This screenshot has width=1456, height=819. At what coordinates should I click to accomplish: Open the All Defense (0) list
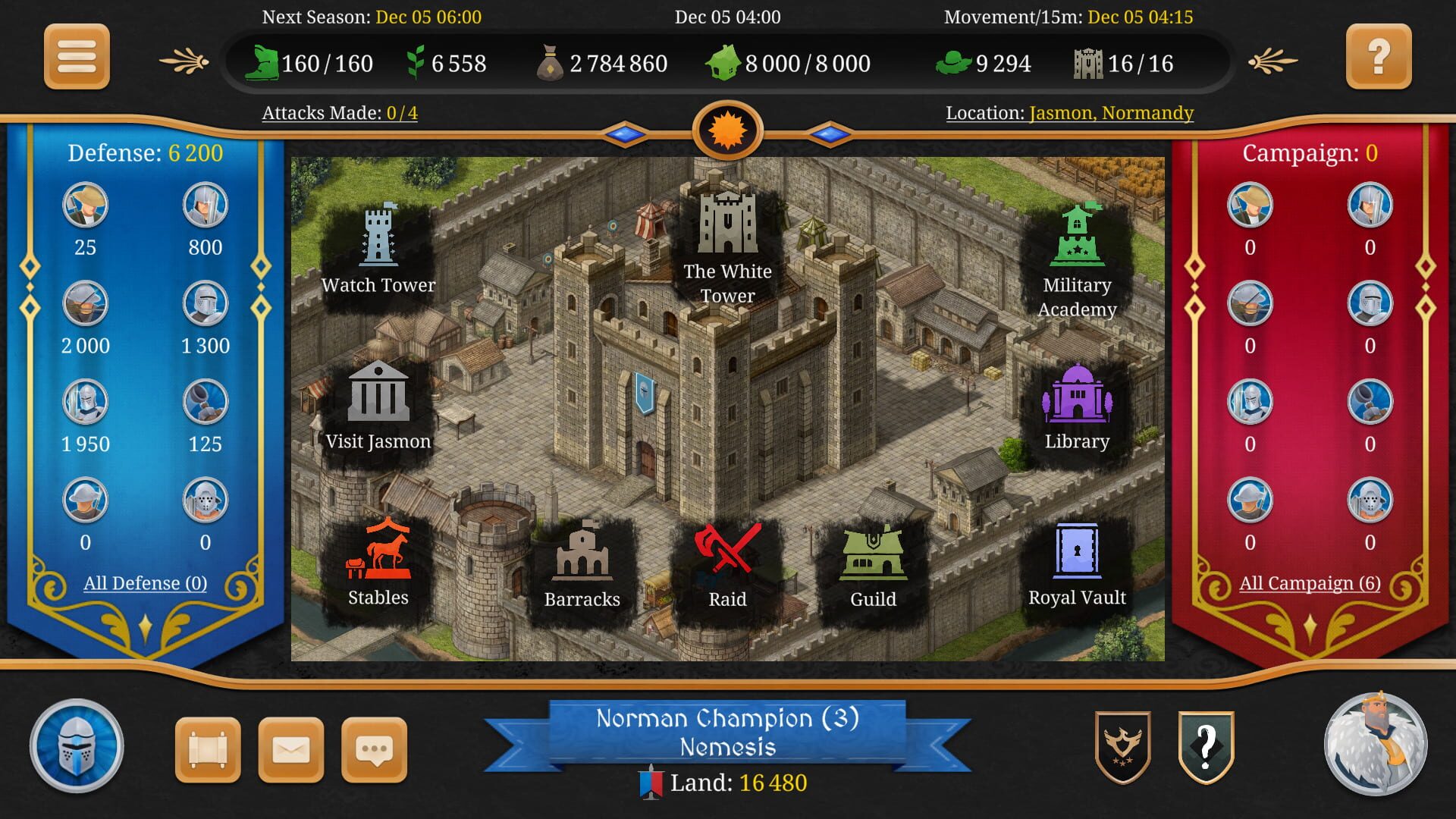tap(145, 583)
